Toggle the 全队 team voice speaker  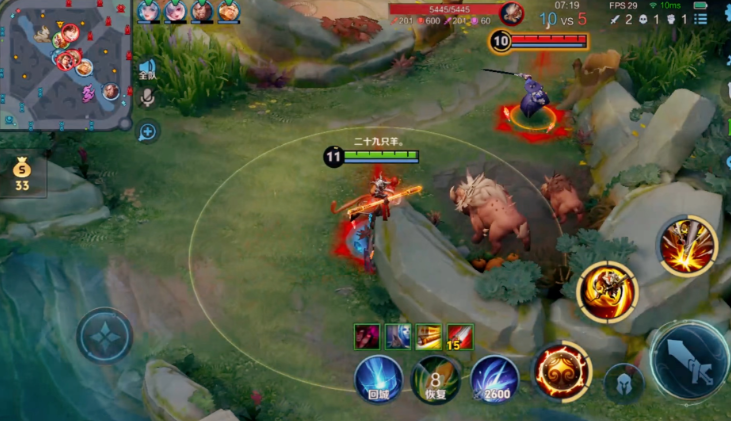pyautogui.click(x=147, y=69)
